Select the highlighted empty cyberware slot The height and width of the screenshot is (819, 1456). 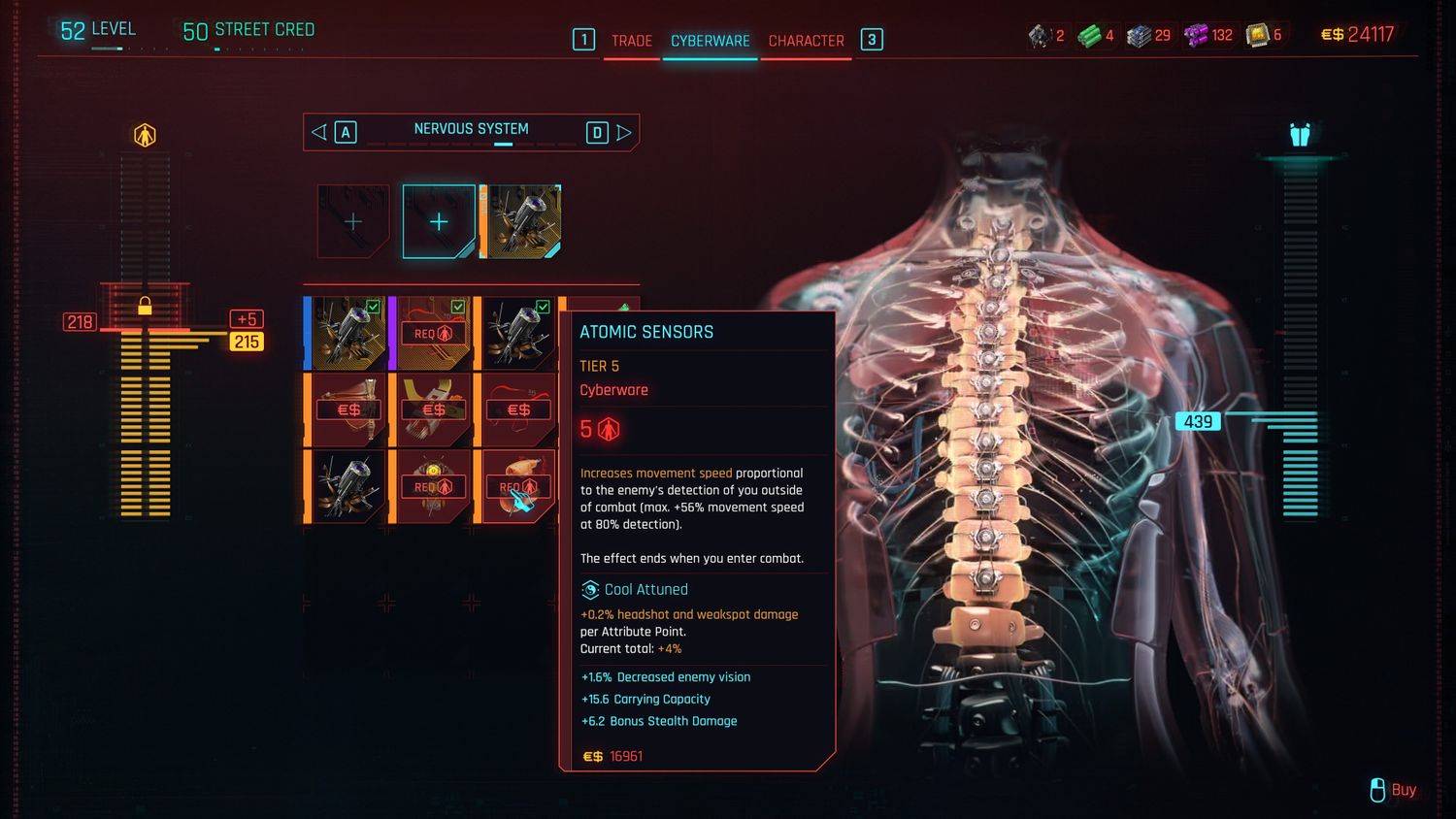(439, 222)
